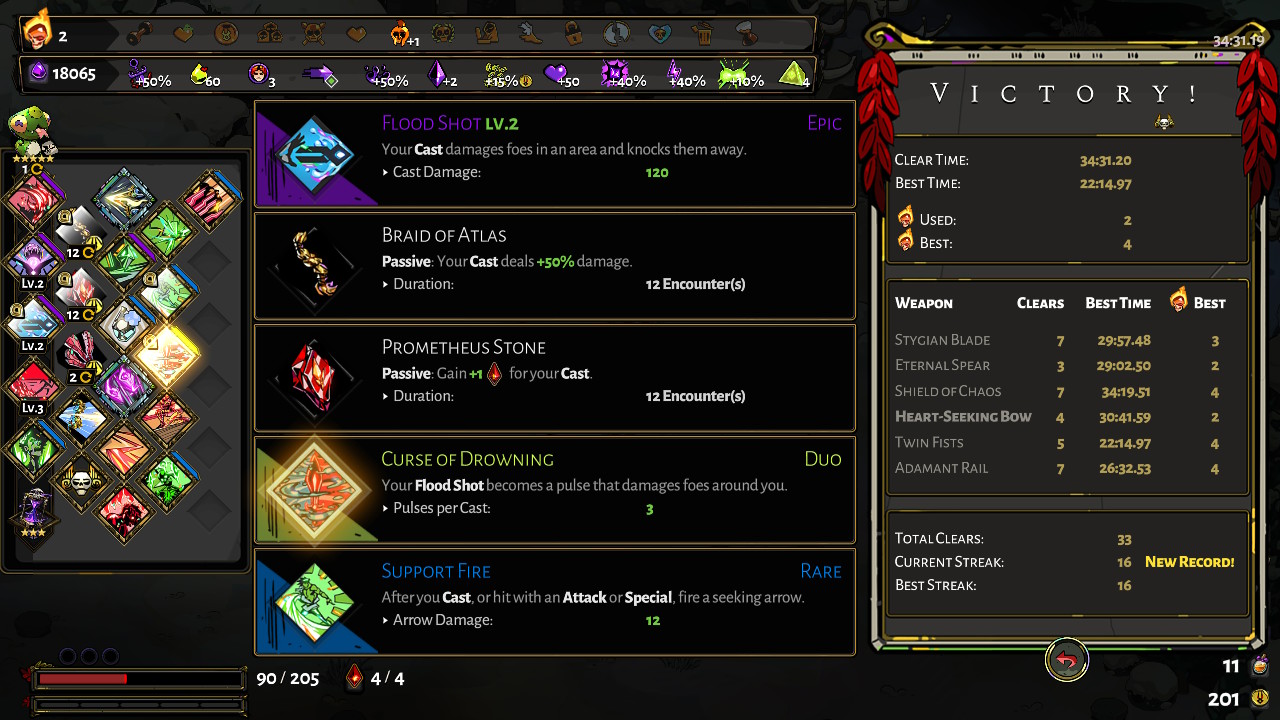Select the blue Flood Shot Lv.2 grid icon

pyautogui.click(x=35, y=321)
